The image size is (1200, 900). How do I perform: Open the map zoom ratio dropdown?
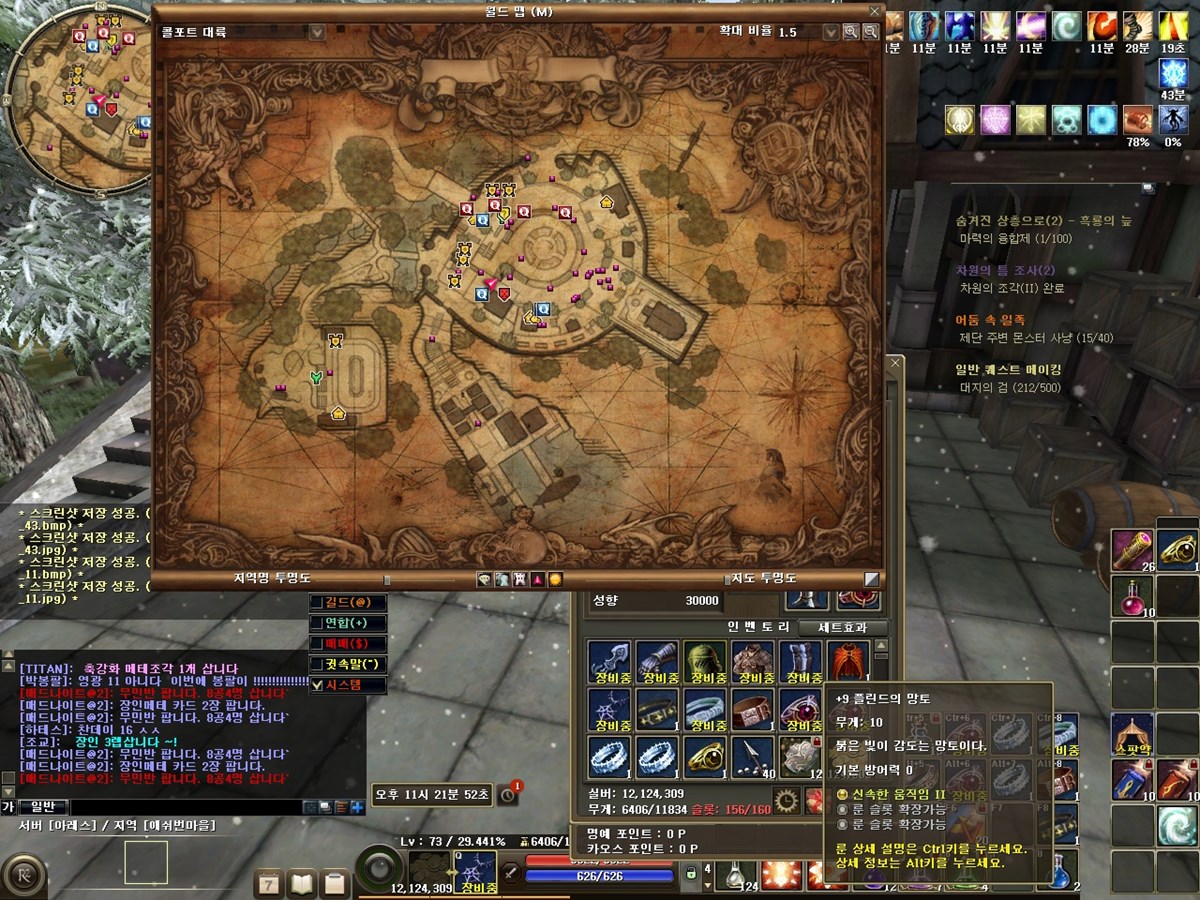pyautogui.click(x=829, y=32)
